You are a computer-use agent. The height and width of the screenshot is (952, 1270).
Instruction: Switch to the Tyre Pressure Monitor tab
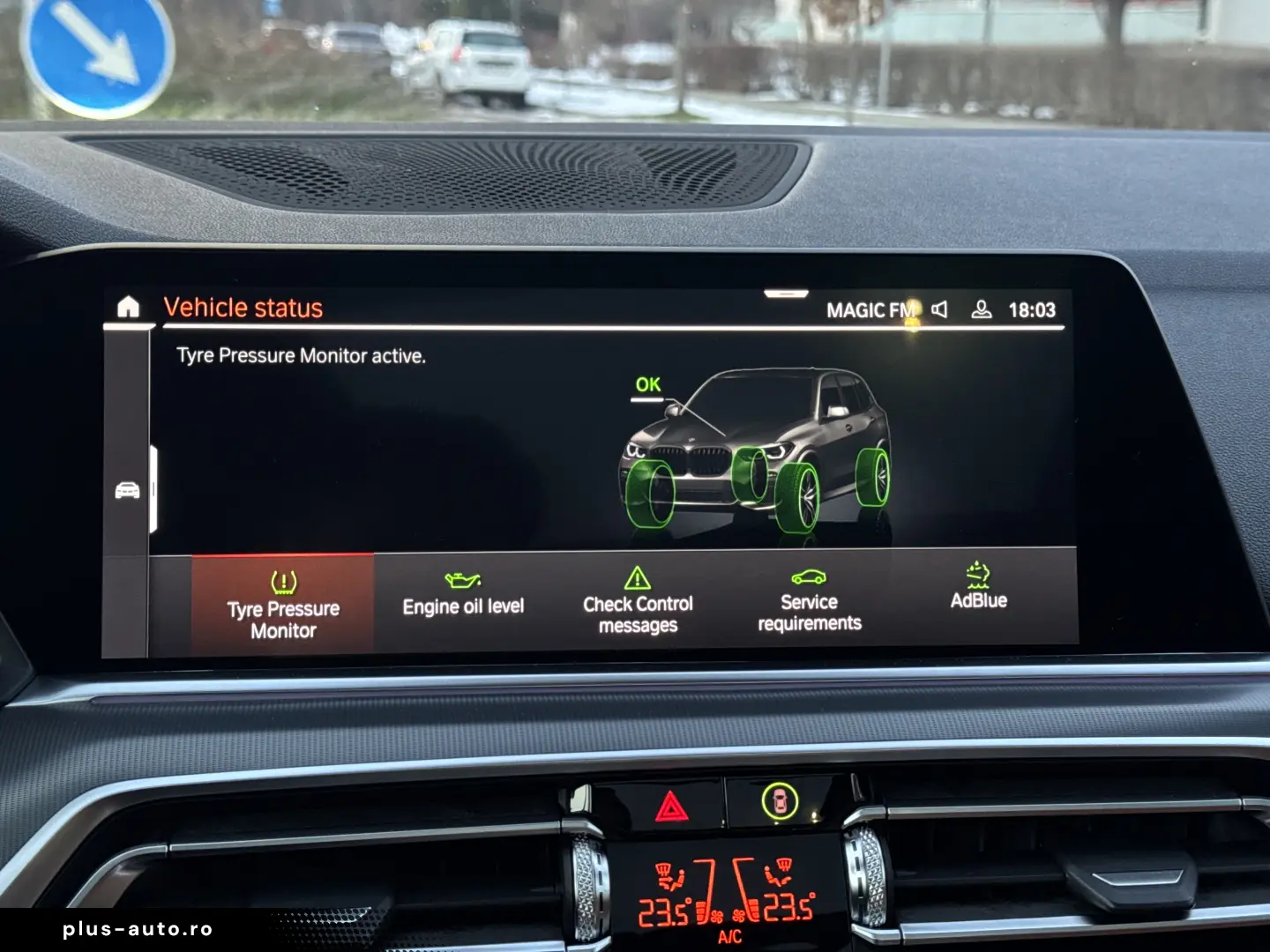(282, 604)
